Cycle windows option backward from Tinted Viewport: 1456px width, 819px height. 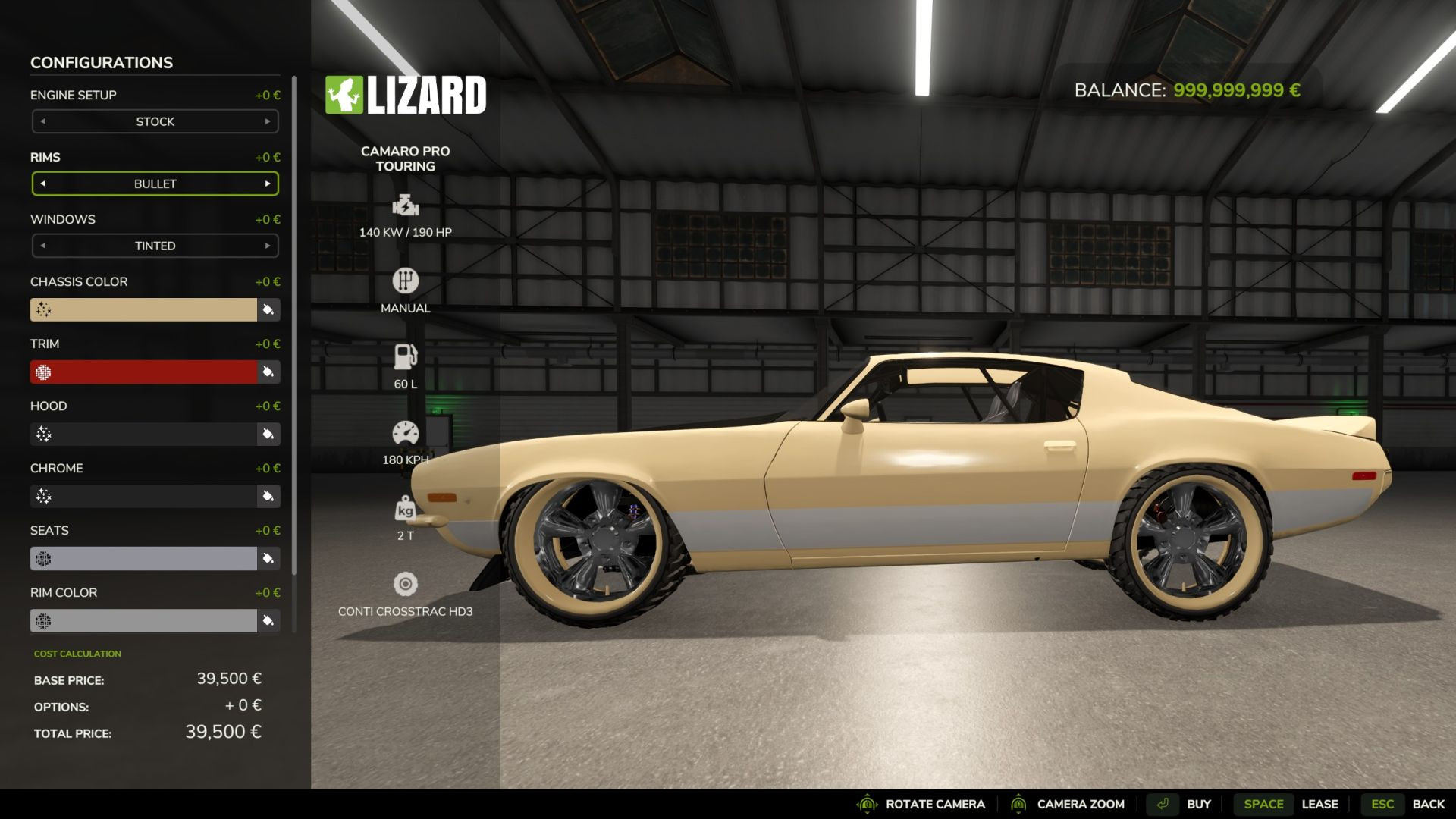(x=43, y=246)
